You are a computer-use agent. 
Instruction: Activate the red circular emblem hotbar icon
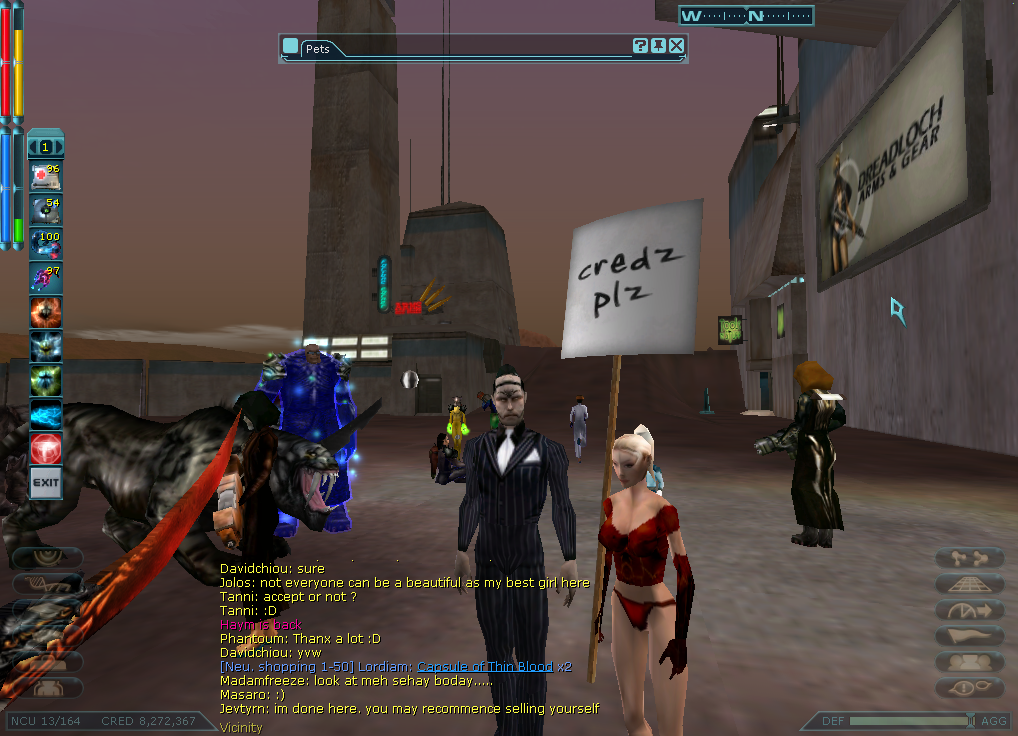[x=46, y=448]
